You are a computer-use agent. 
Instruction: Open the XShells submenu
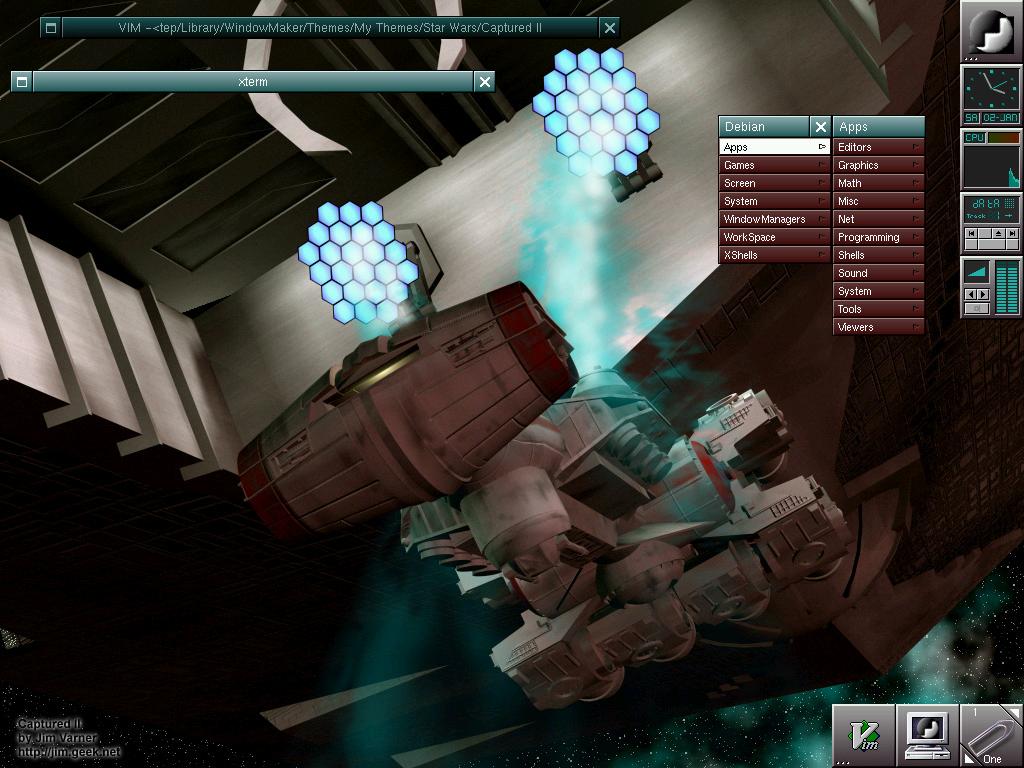pos(775,255)
